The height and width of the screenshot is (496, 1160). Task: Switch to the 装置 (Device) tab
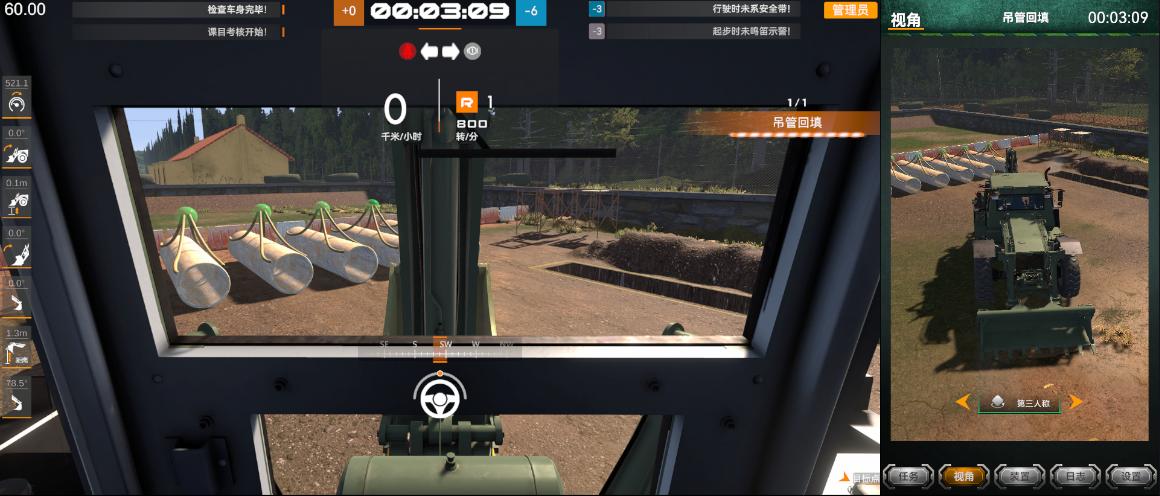tap(1020, 477)
